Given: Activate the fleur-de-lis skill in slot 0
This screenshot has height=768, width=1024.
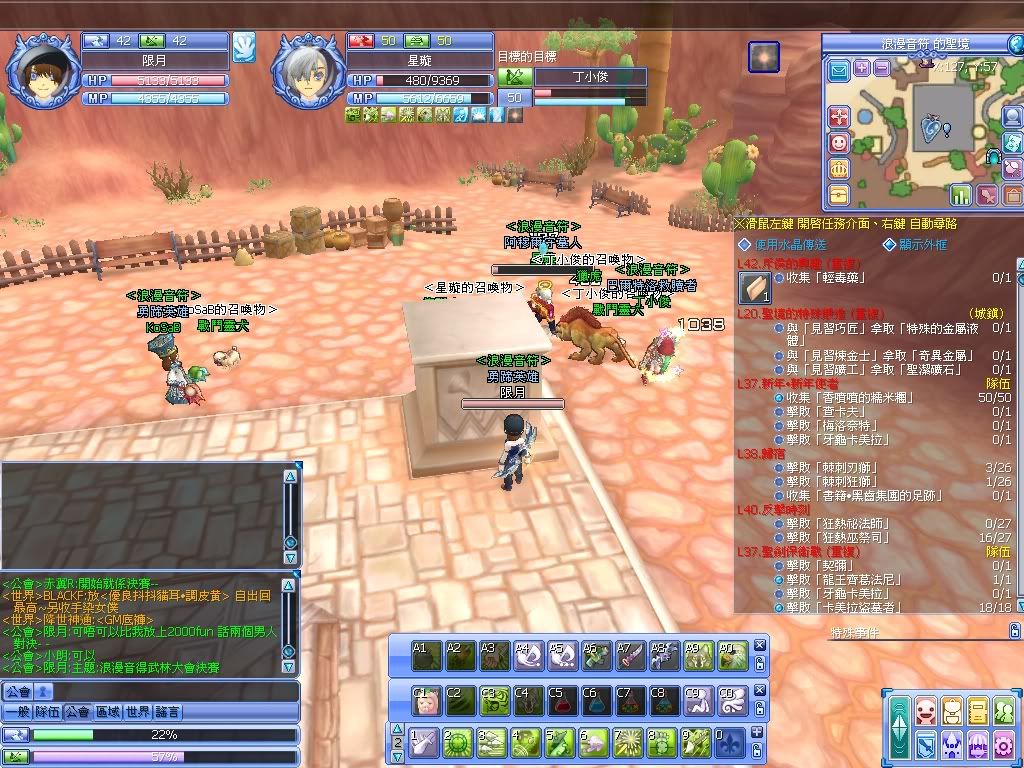Looking at the screenshot, I should click(x=728, y=742).
